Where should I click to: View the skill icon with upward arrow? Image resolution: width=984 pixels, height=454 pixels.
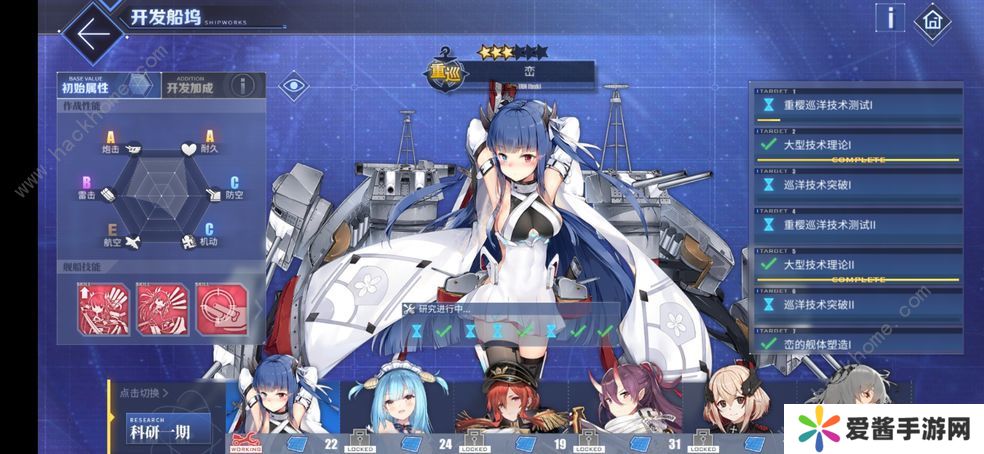pos(103,309)
